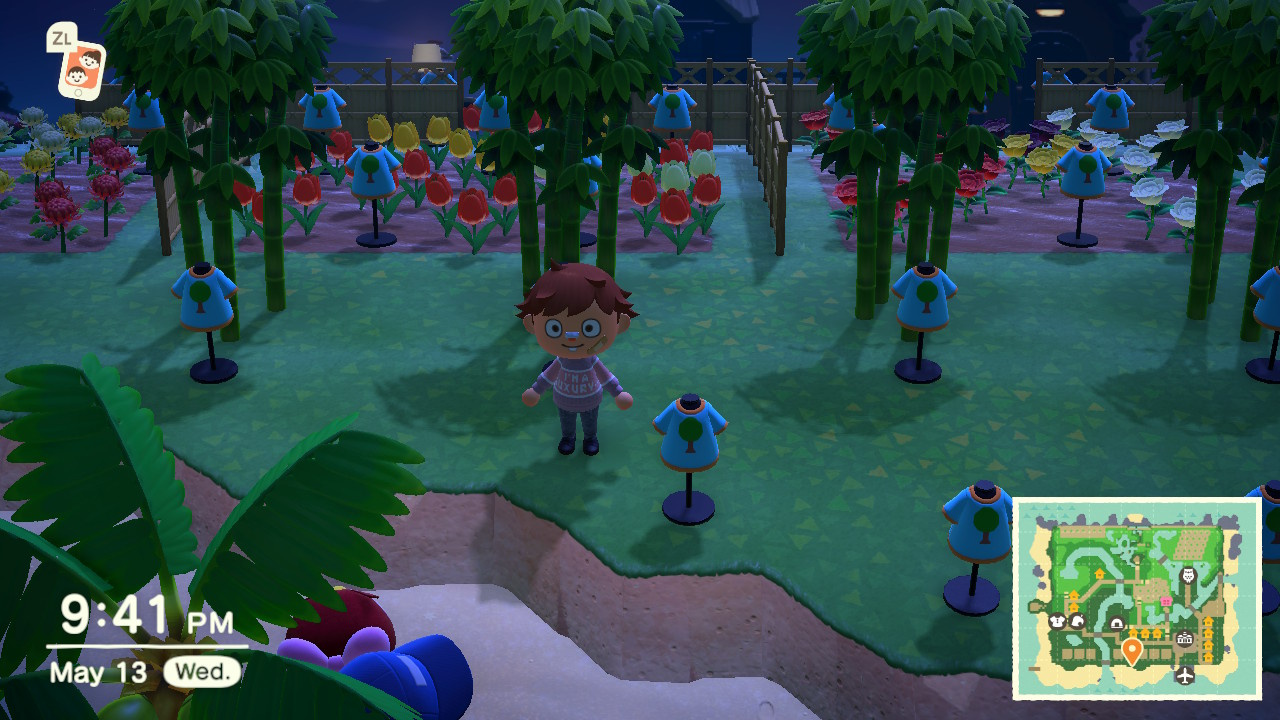Select the Nook's Cranny leaf marker
This screenshot has height=720, width=1280.
[x=1077, y=621]
